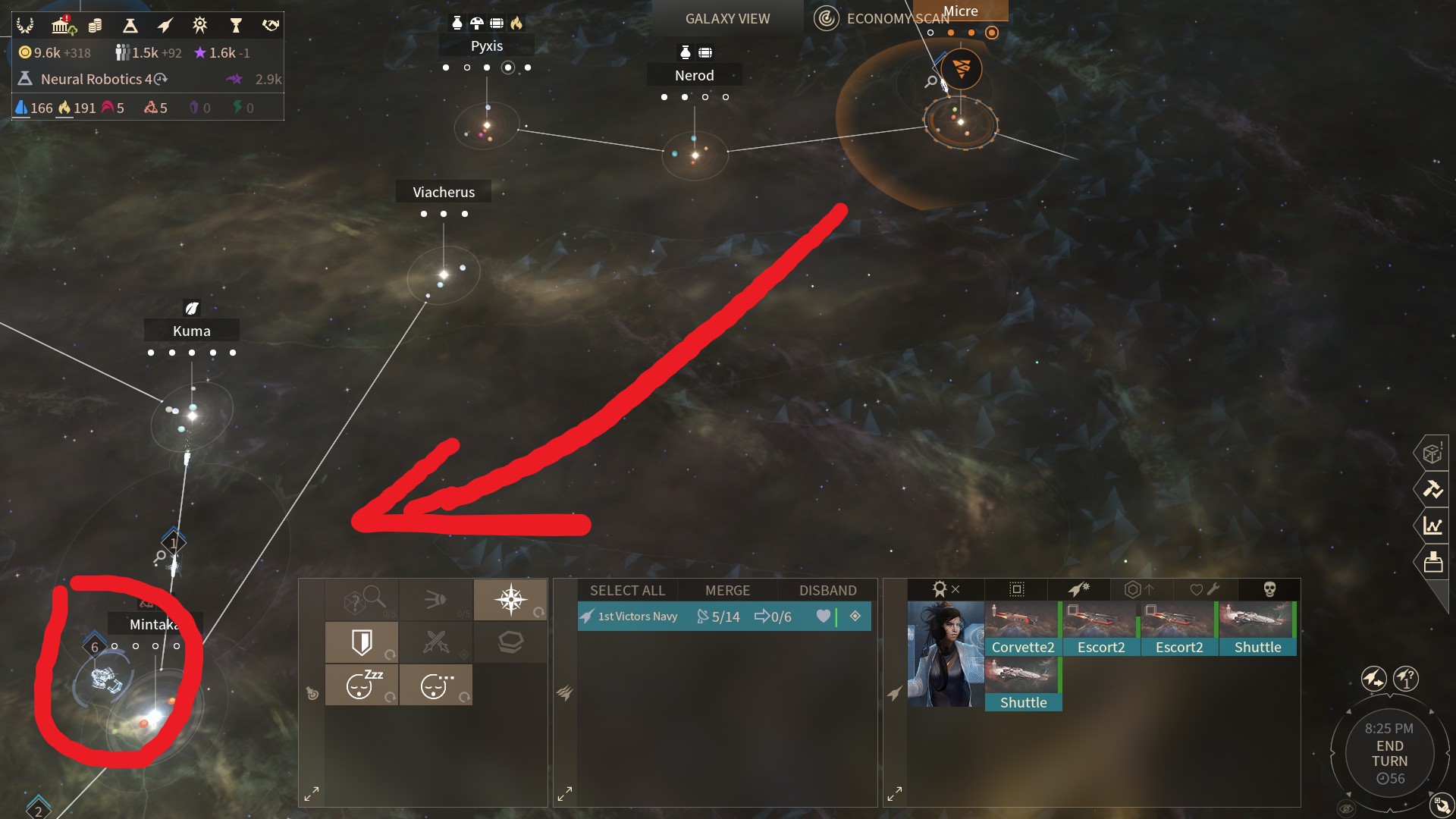Open the hero portrait of the fleet
This screenshot has height=819, width=1456.
[945, 654]
